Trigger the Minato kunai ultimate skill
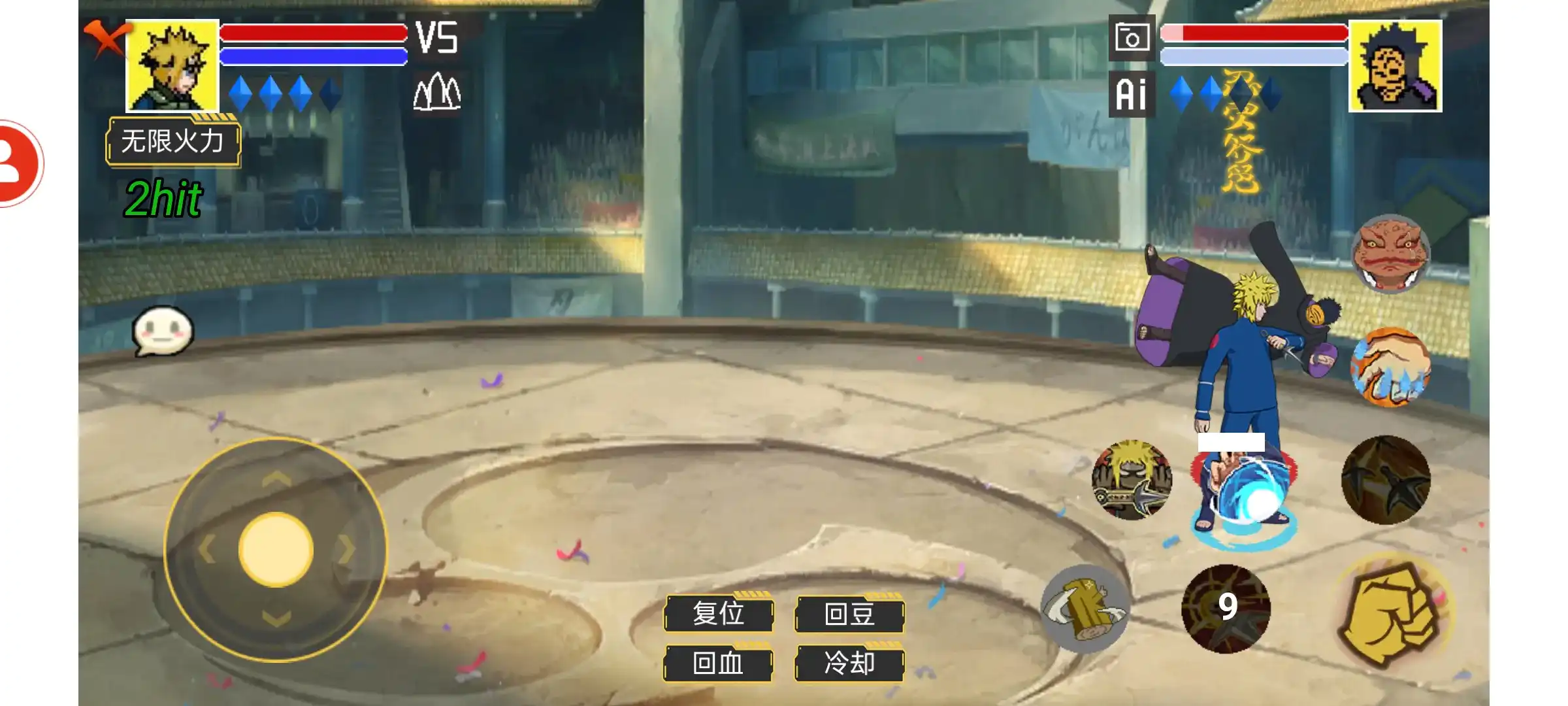 tap(1132, 480)
